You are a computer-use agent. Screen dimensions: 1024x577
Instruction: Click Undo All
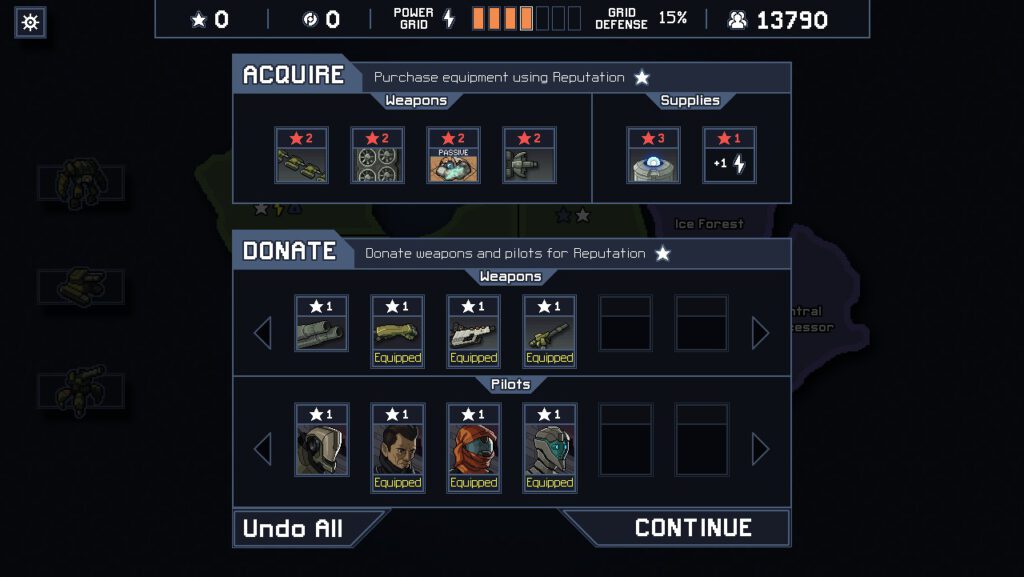coord(294,529)
